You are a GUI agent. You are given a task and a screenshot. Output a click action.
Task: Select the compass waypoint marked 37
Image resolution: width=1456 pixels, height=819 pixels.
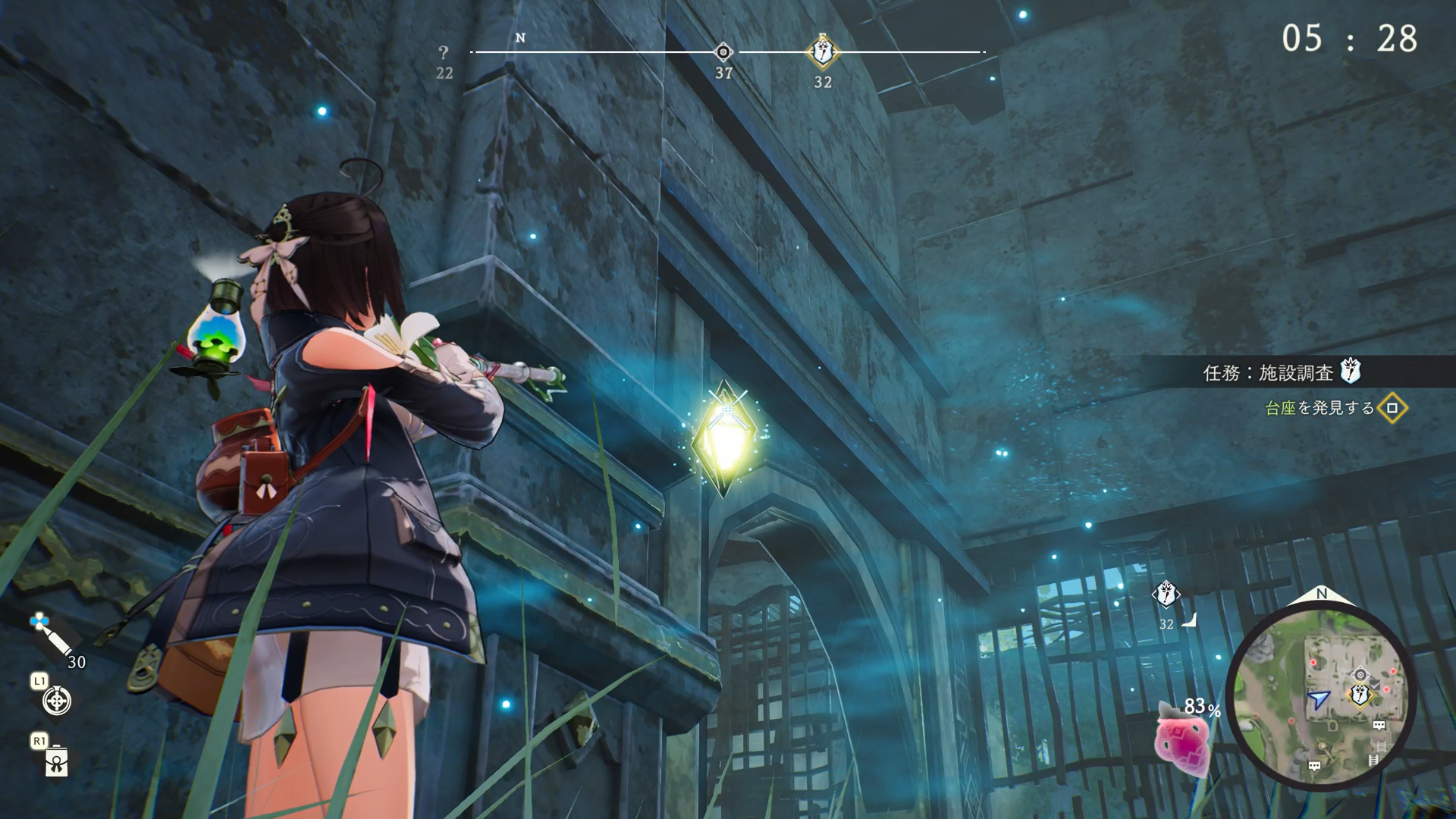pyautogui.click(x=723, y=52)
